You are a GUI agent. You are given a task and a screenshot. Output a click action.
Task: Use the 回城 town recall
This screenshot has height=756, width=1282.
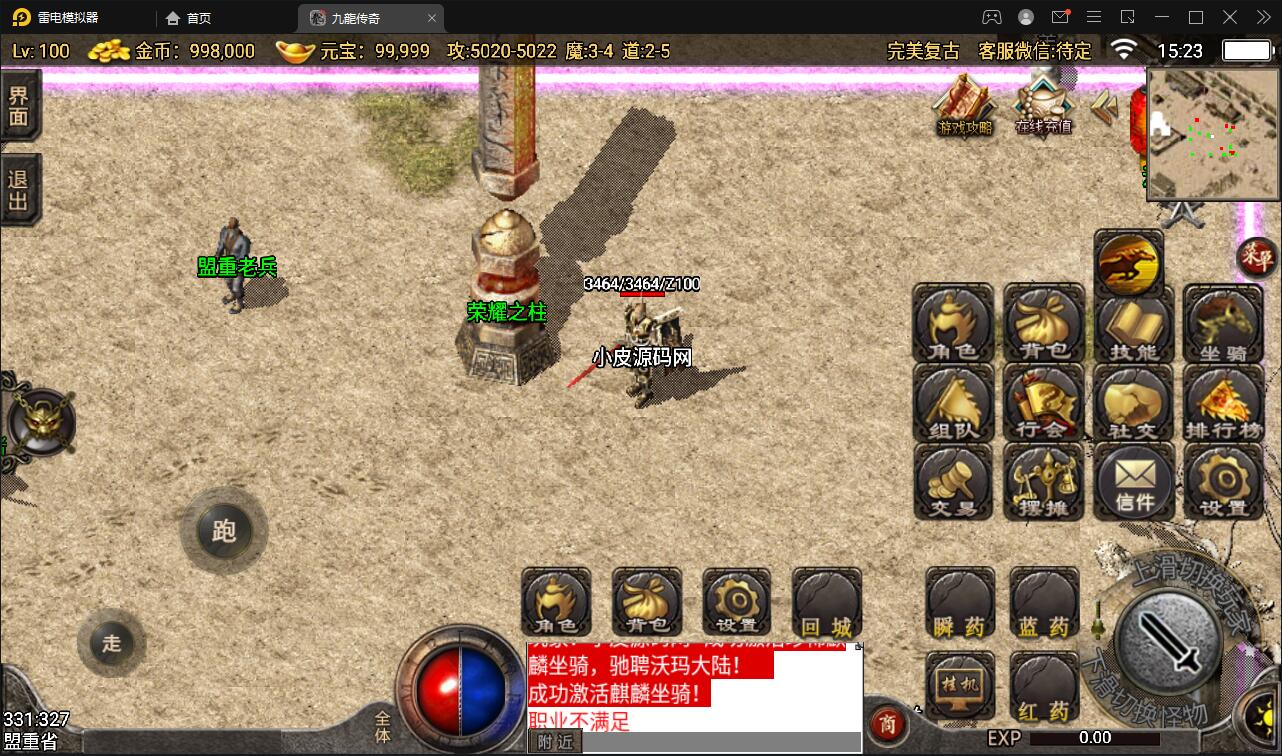[x=826, y=603]
